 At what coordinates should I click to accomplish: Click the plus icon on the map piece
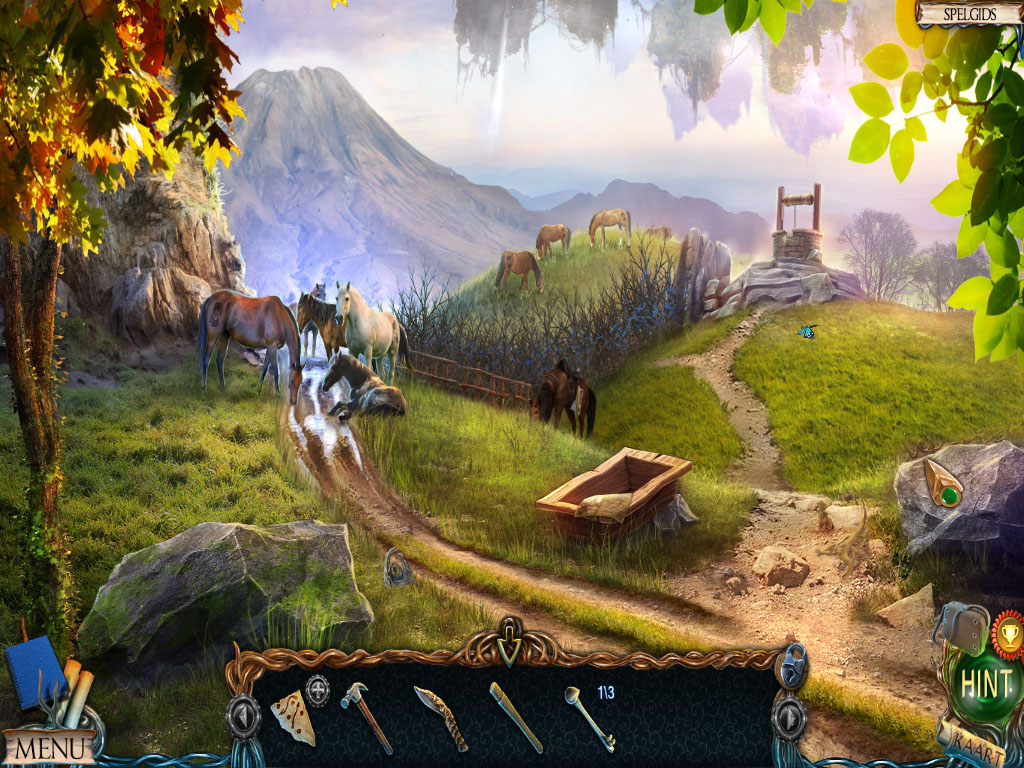pyautogui.click(x=317, y=690)
